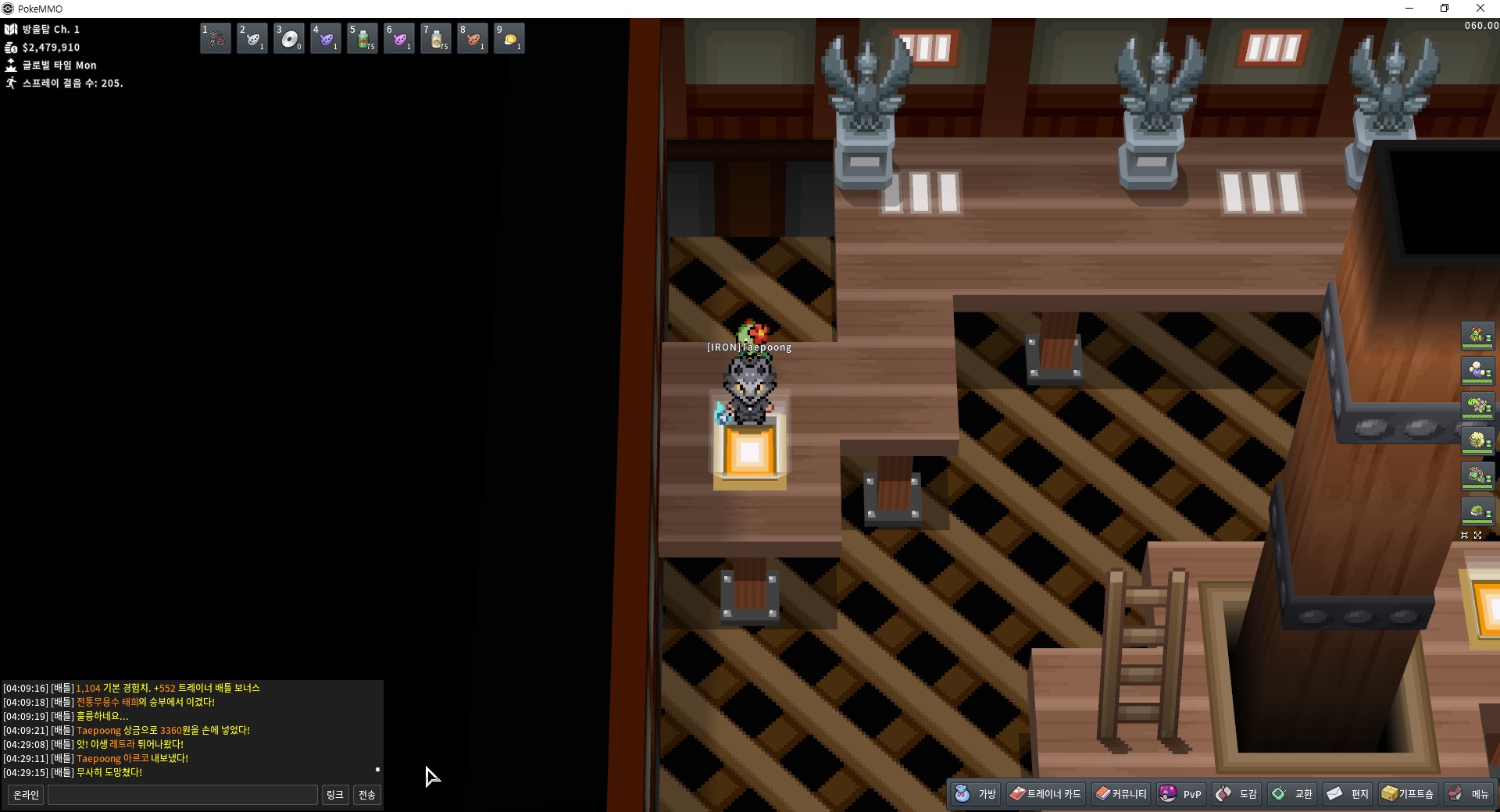Click the chat text input field
1500x812 pixels.
click(x=183, y=795)
